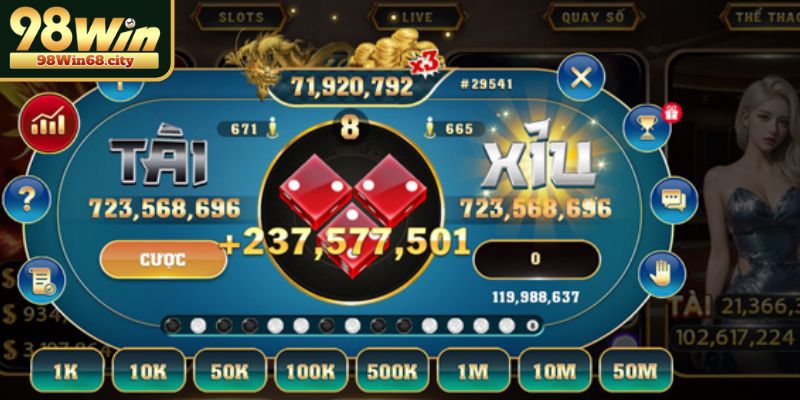Open the red statistics chart icon
800x400 pixels.
coord(46,125)
